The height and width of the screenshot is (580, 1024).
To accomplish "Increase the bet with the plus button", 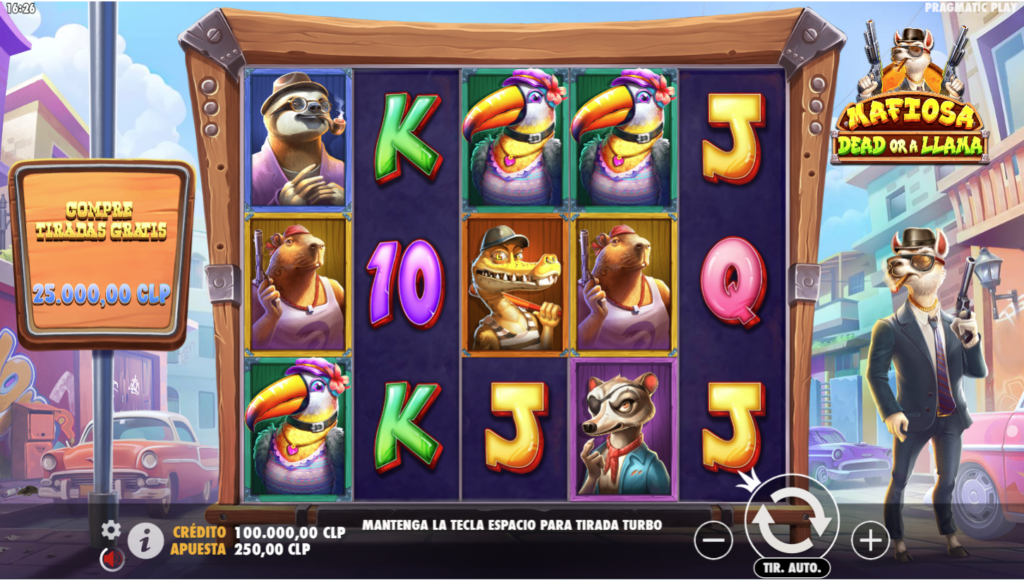I will [870, 541].
